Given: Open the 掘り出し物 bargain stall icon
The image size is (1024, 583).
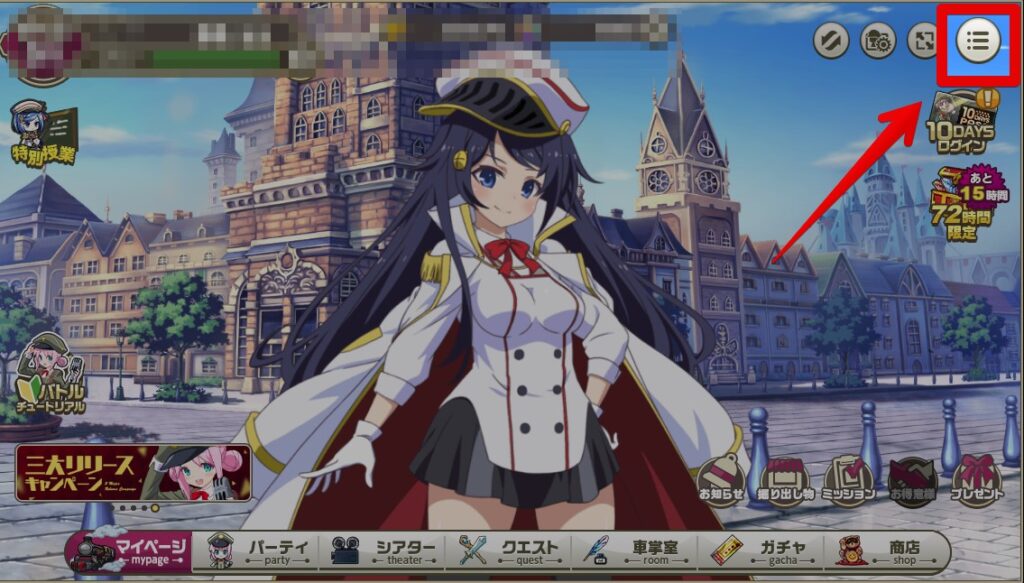Looking at the screenshot, I should tap(785, 481).
